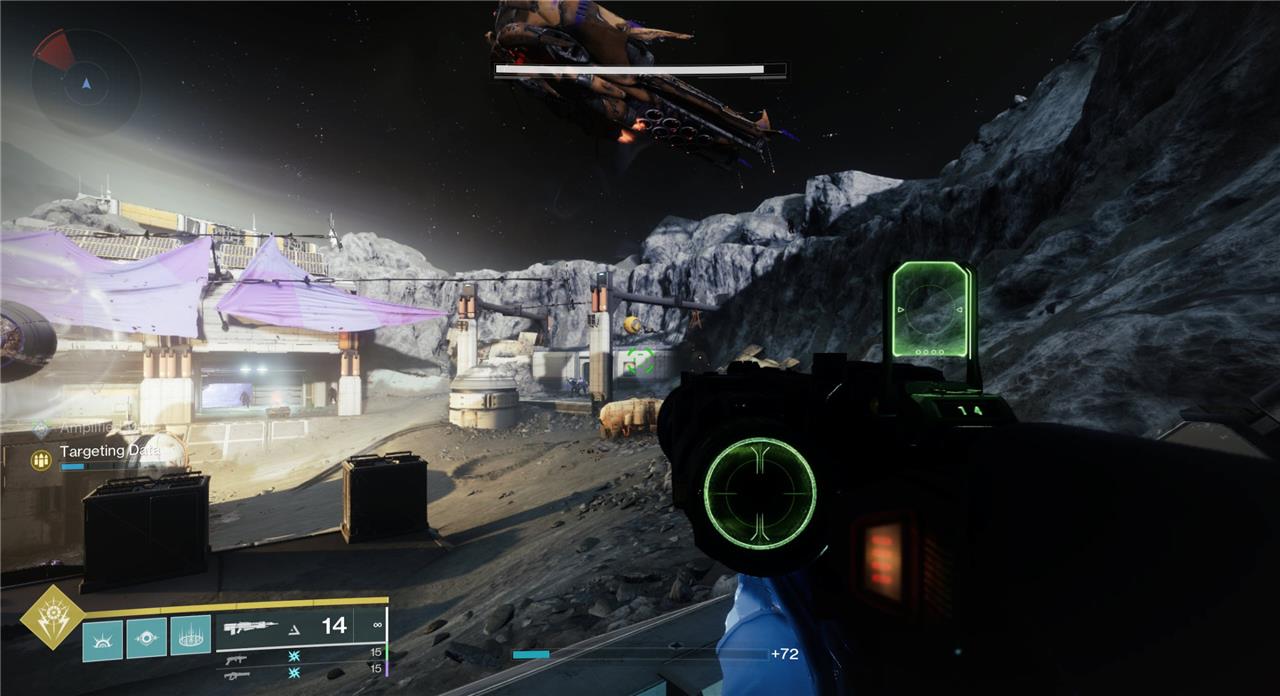
Task: Use the eye-shaped melee ability icon
Action: point(146,637)
